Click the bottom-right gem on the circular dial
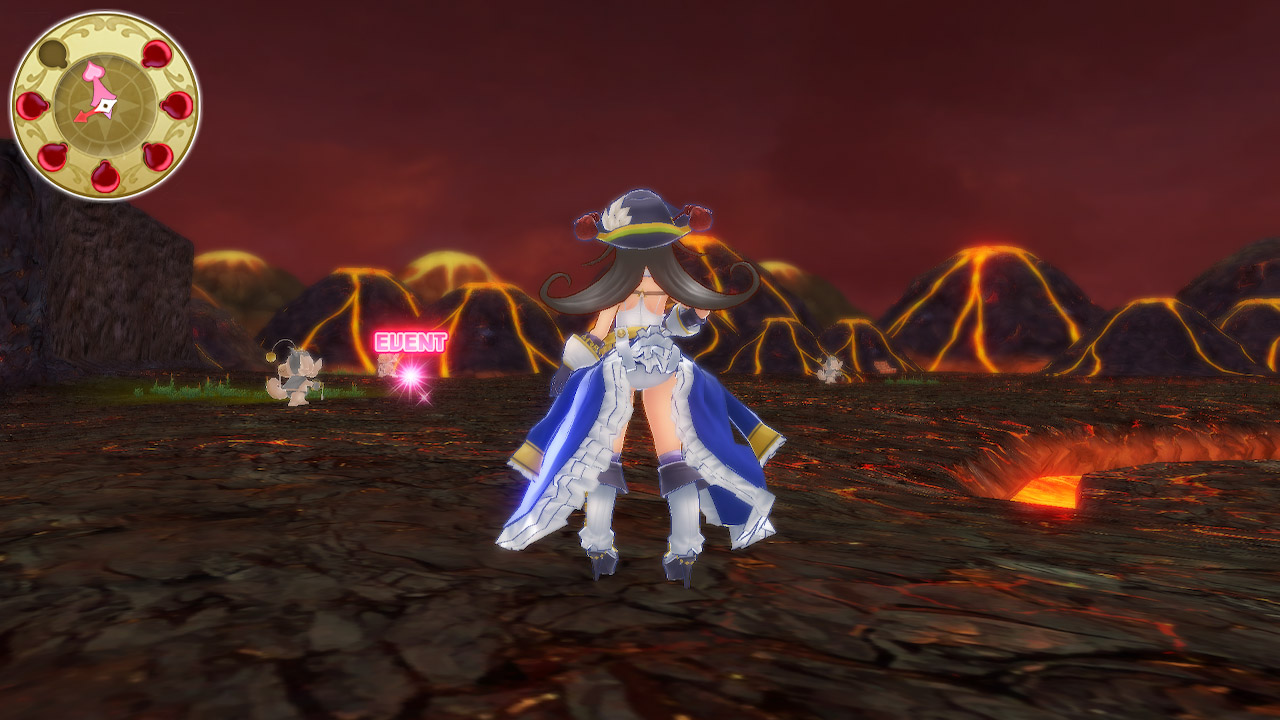Image resolution: width=1280 pixels, height=720 pixels. (x=156, y=156)
